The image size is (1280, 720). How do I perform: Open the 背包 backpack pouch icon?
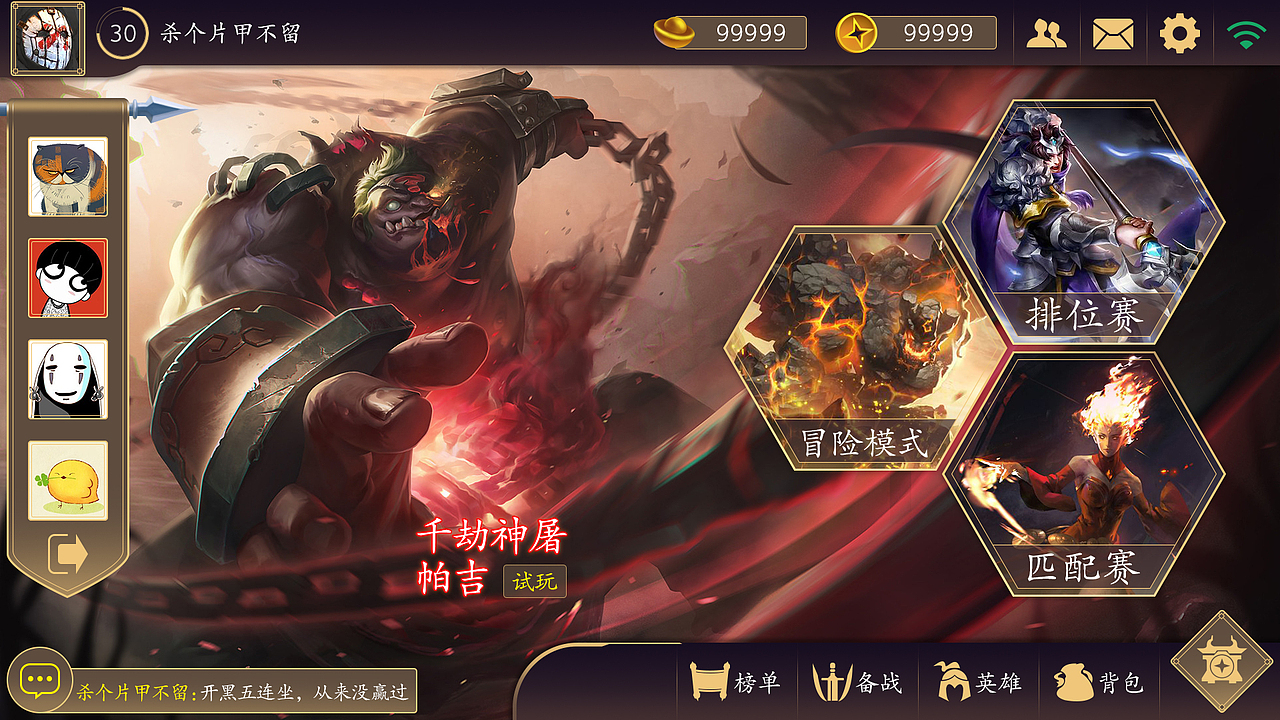[x=1072, y=682]
